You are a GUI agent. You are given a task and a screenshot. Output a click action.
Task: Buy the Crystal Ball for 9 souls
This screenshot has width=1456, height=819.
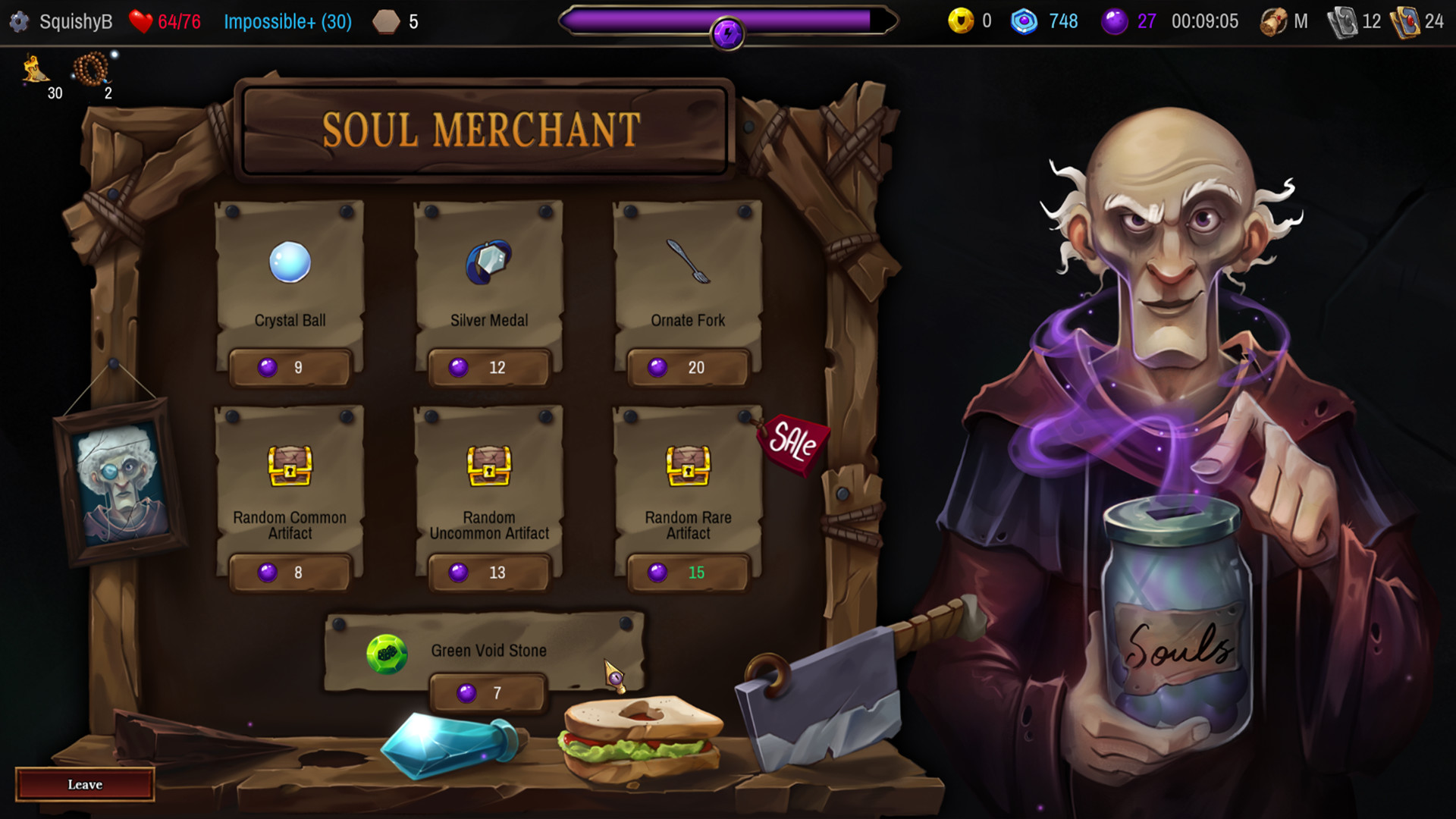[x=290, y=367]
